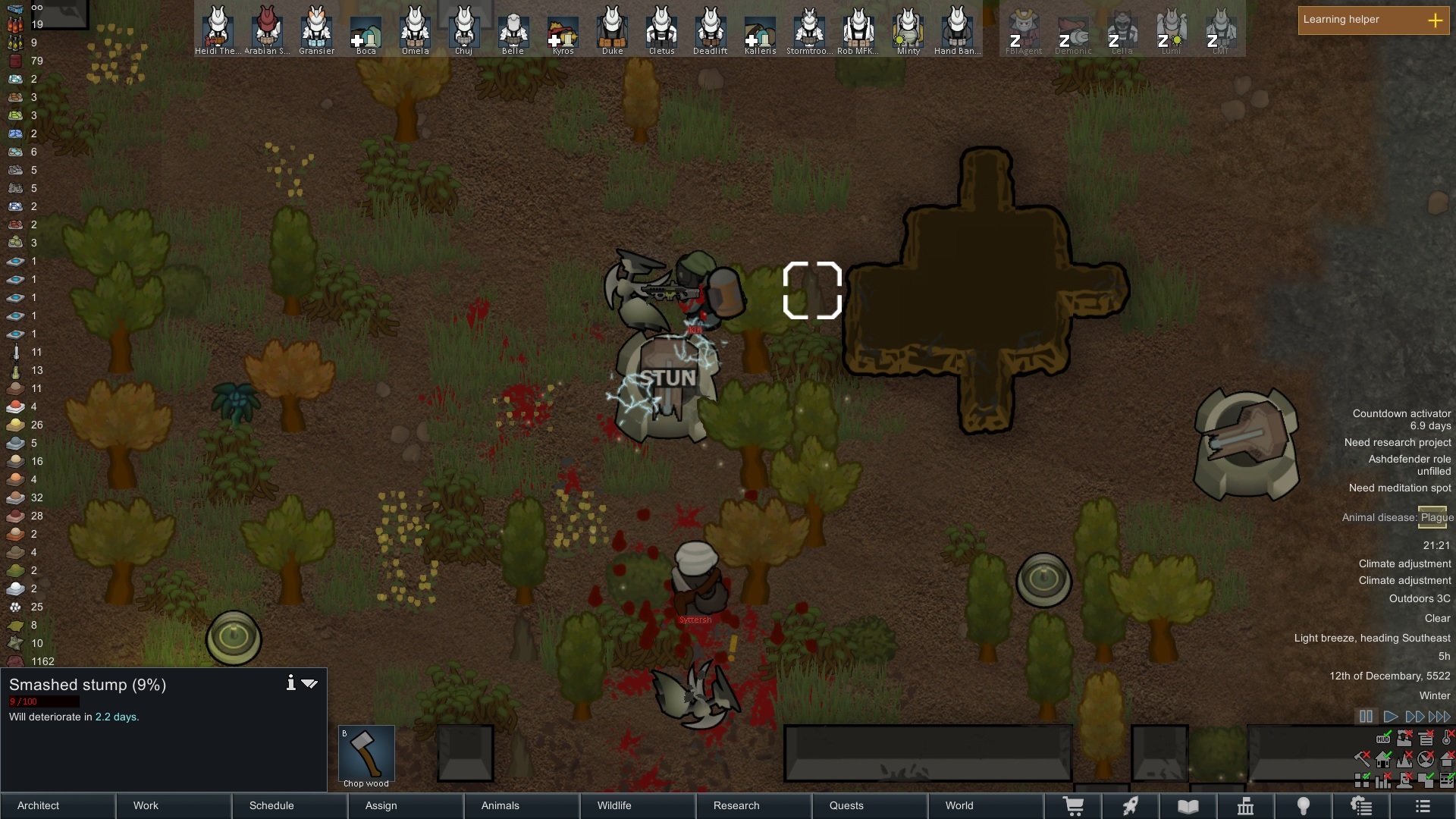Open the Architect menu
Viewport: 1456px width, 819px height.
click(x=39, y=805)
